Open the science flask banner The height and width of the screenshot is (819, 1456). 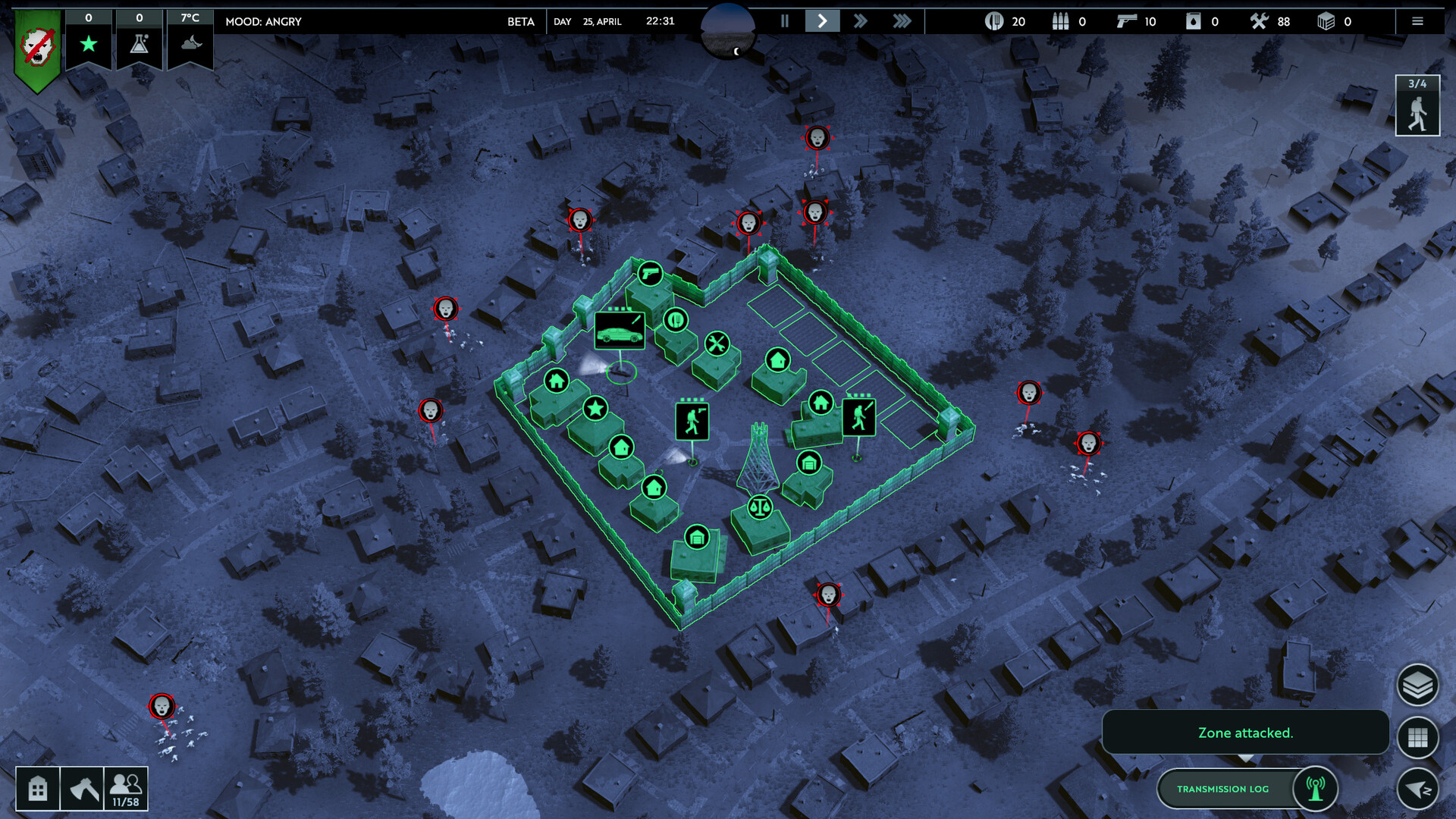point(139,42)
